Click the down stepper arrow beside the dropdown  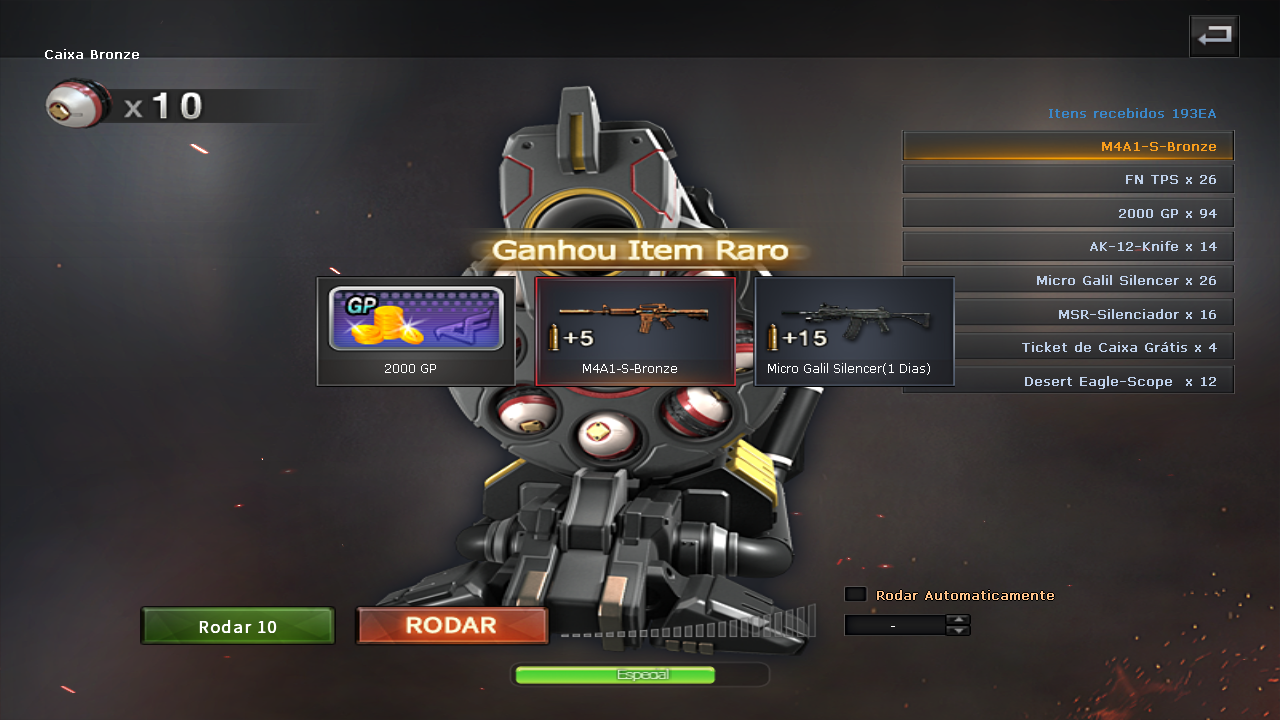pyautogui.click(x=958, y=630)
